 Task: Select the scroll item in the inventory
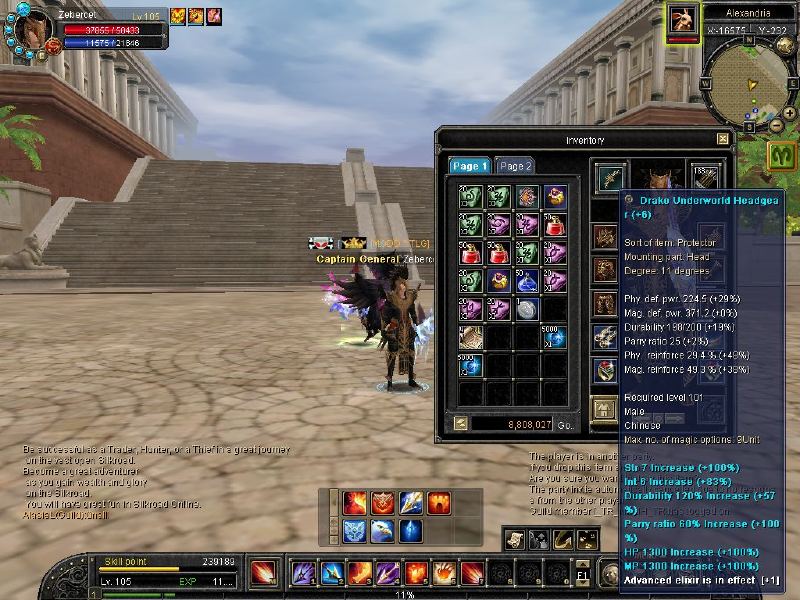coord(471,338)
